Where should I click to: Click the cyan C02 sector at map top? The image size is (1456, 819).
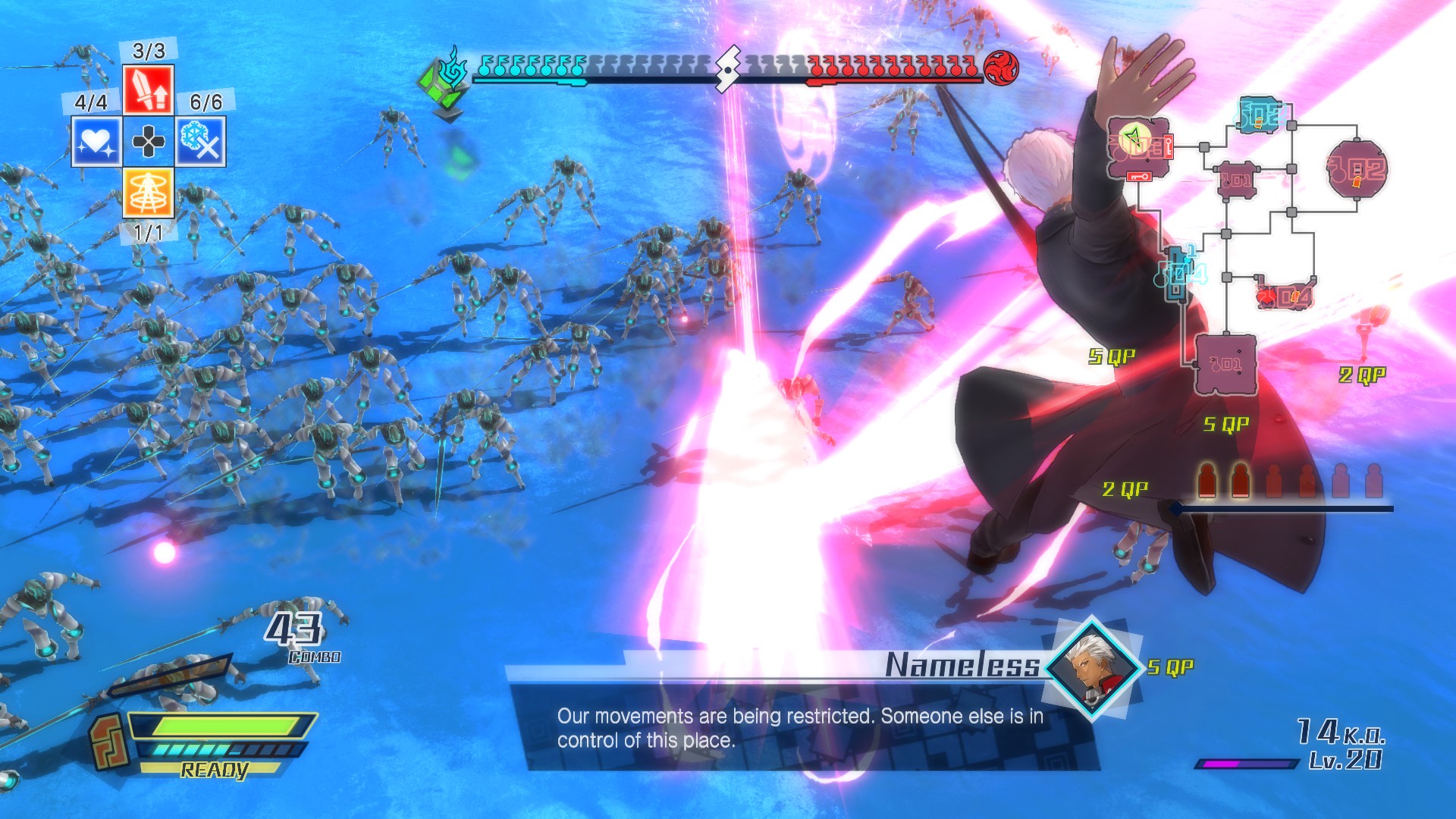tap(1257, 115)
